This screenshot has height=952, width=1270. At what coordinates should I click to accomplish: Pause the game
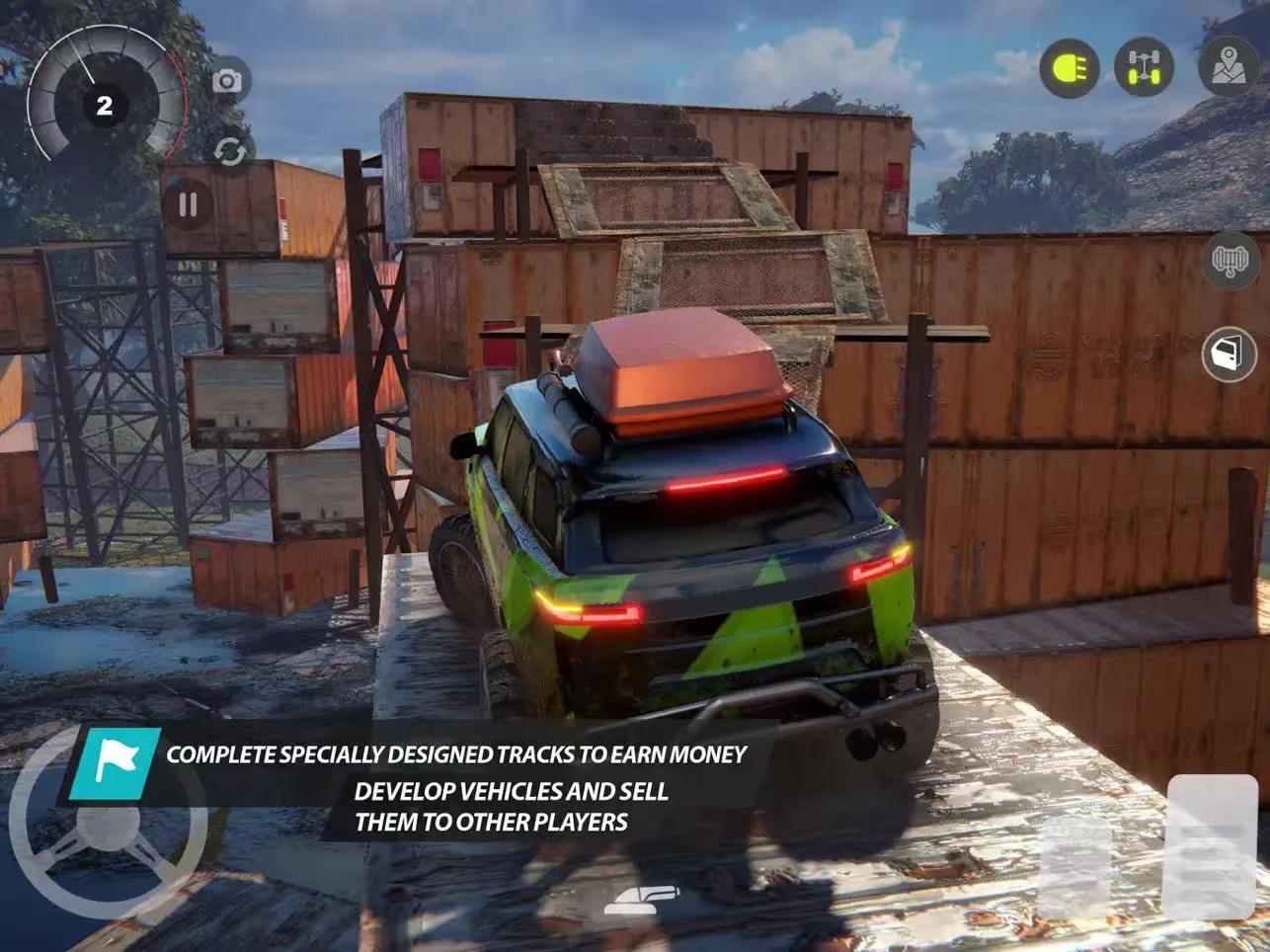pyautogui.click(x=188, y=204)
